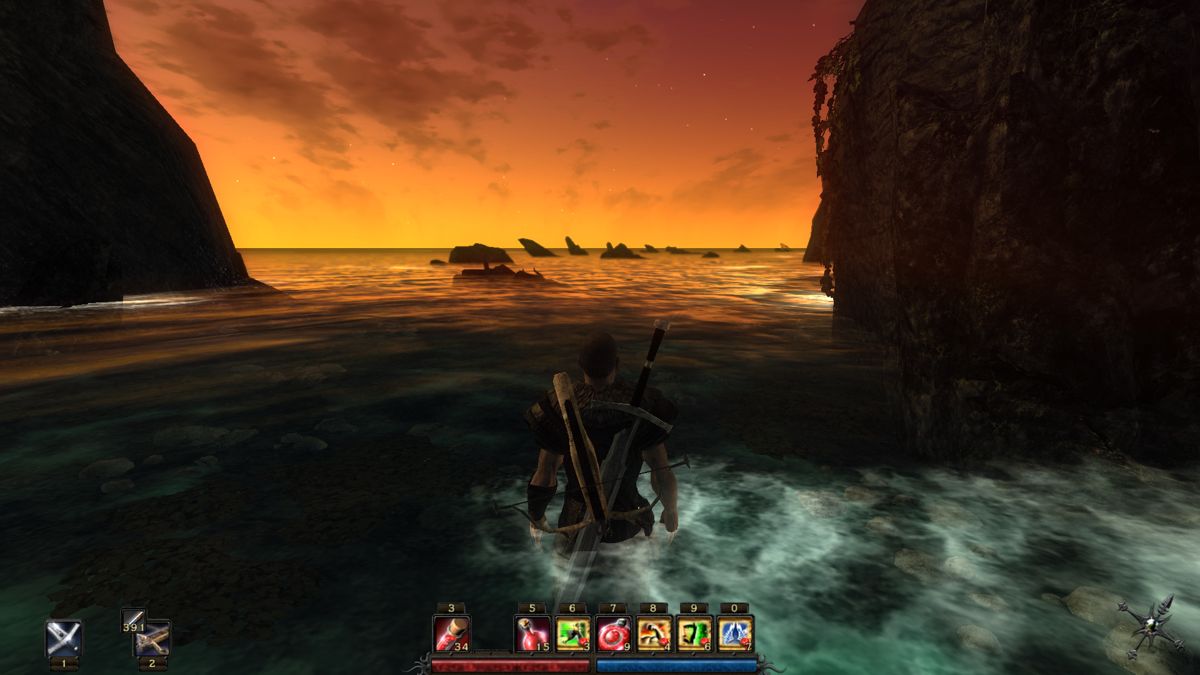This screenshot has width=1200, height=675.
Task: Activate the orange scroll with 4 charges
Action: pos(653,633)
